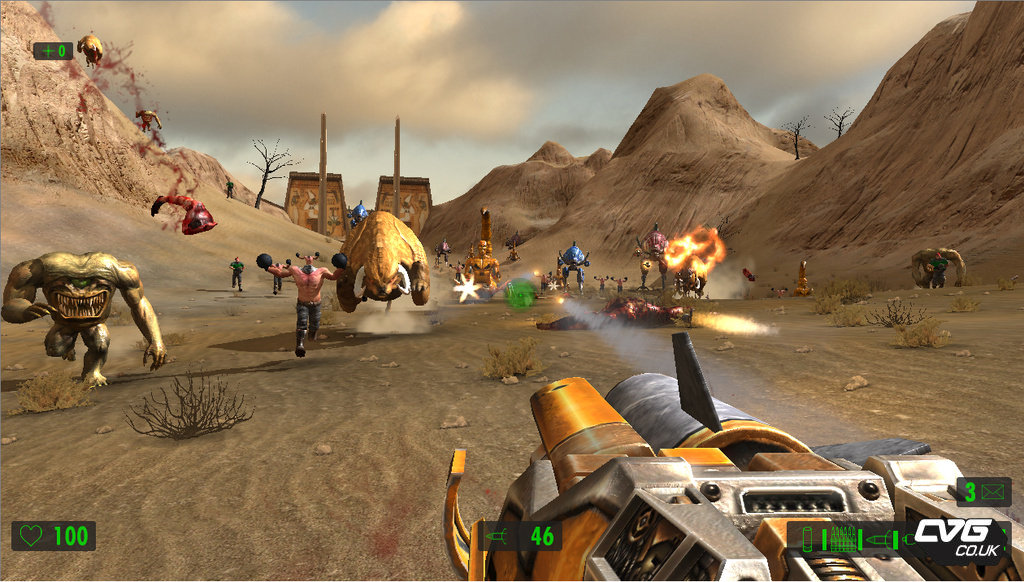Open the unread messages envelope icon
Image resolution: width=1024 pixels, height=582 pixels.
[x=993, y=491]
